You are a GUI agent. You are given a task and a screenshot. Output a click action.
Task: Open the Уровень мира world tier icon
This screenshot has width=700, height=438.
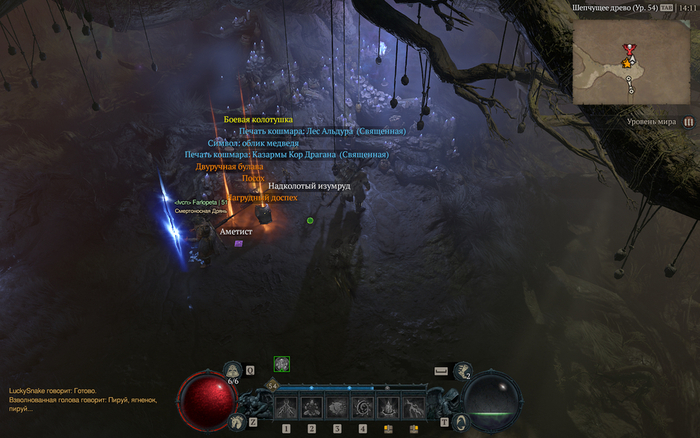coord(688,121)
